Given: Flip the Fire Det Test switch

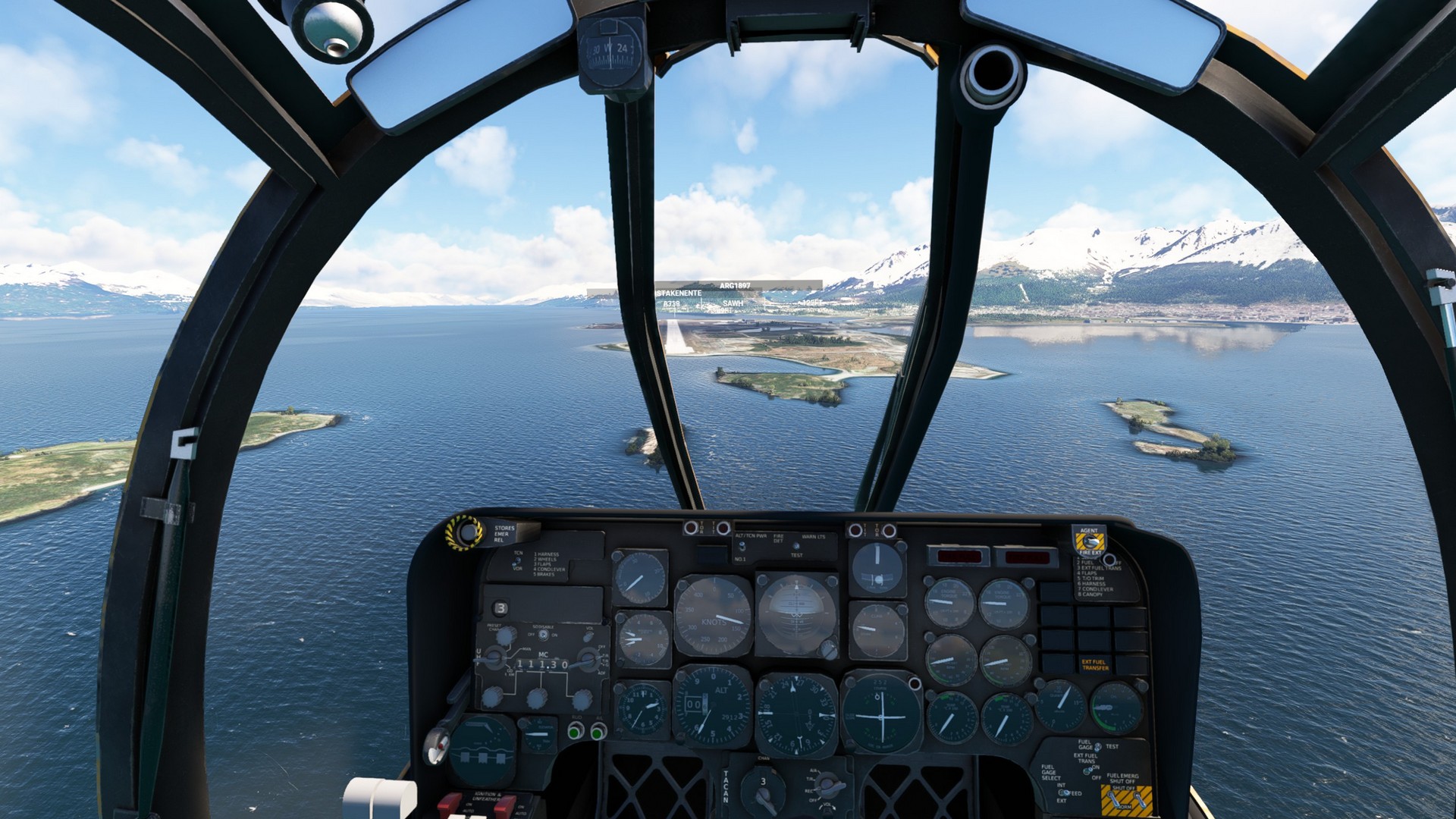Looking at the screenshot, I should click(795, 546).
